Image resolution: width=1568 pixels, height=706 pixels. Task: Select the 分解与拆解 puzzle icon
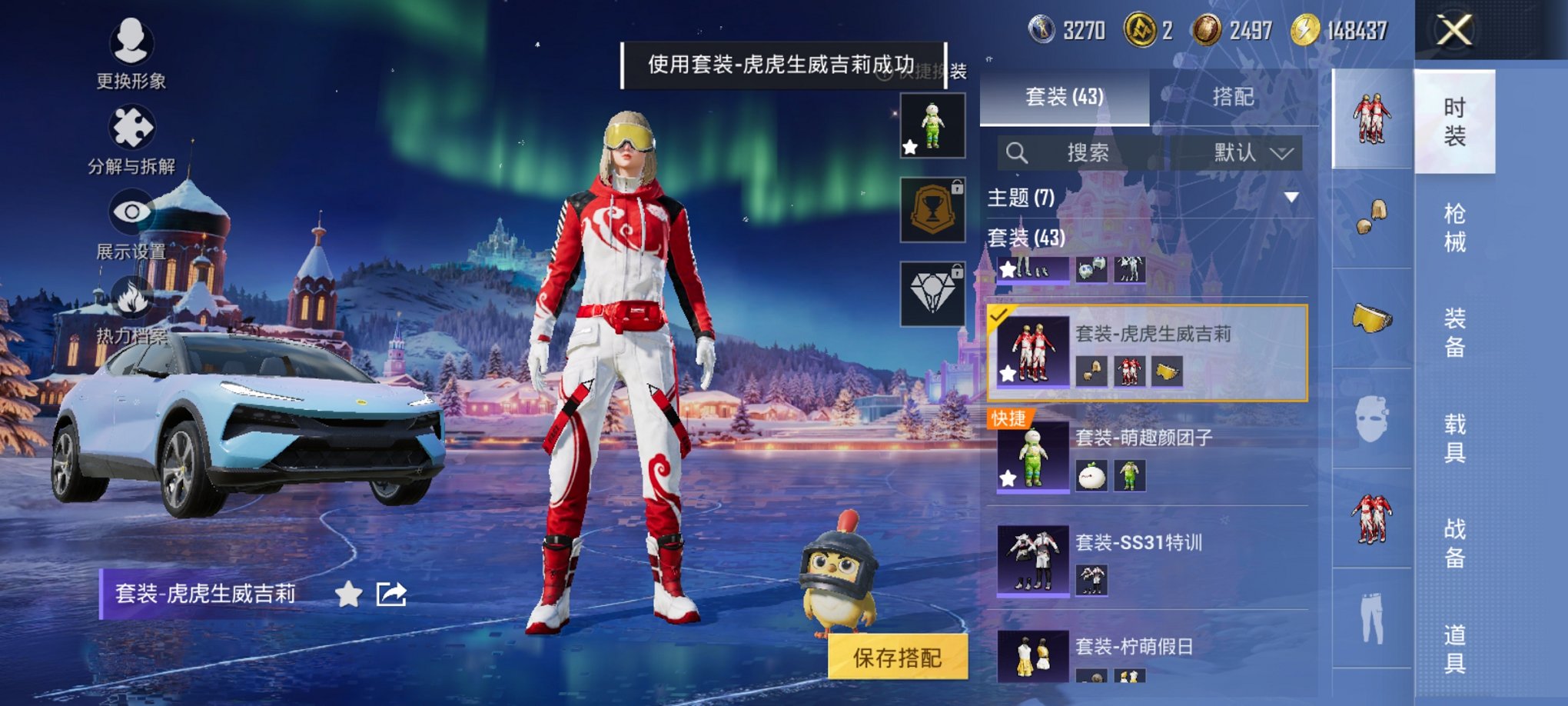(131, 128)
